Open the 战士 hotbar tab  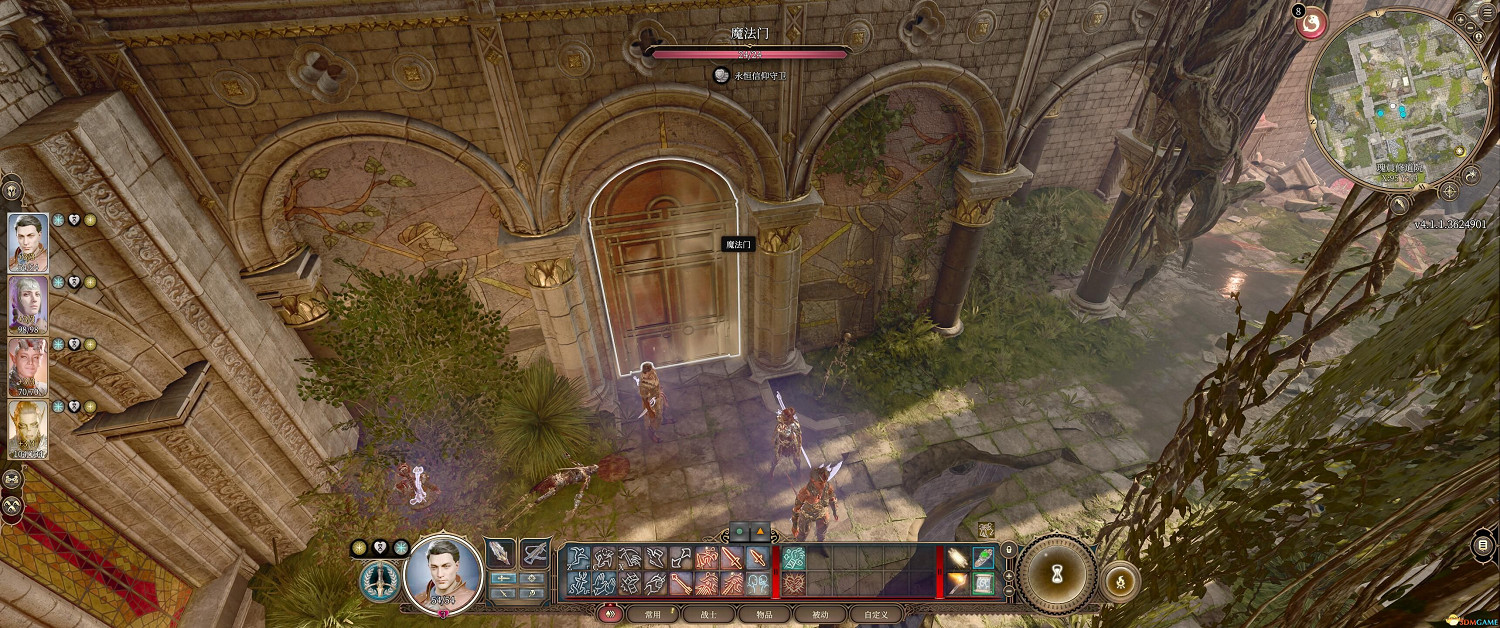click(x=708, y=614)
